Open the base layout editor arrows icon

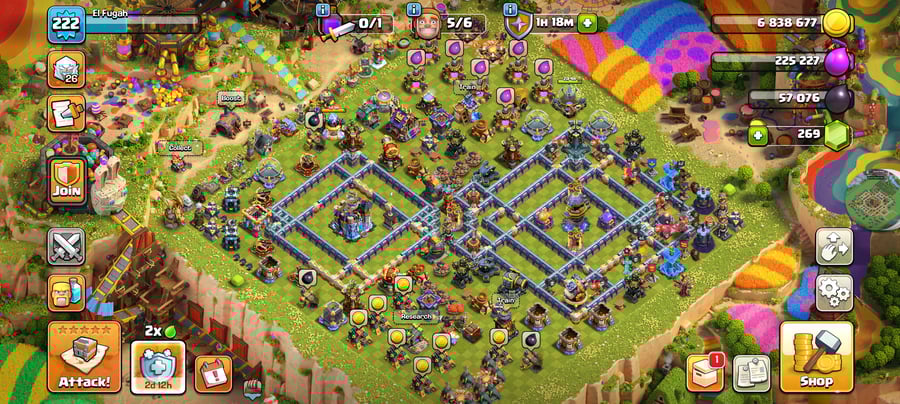click(834, 246)
